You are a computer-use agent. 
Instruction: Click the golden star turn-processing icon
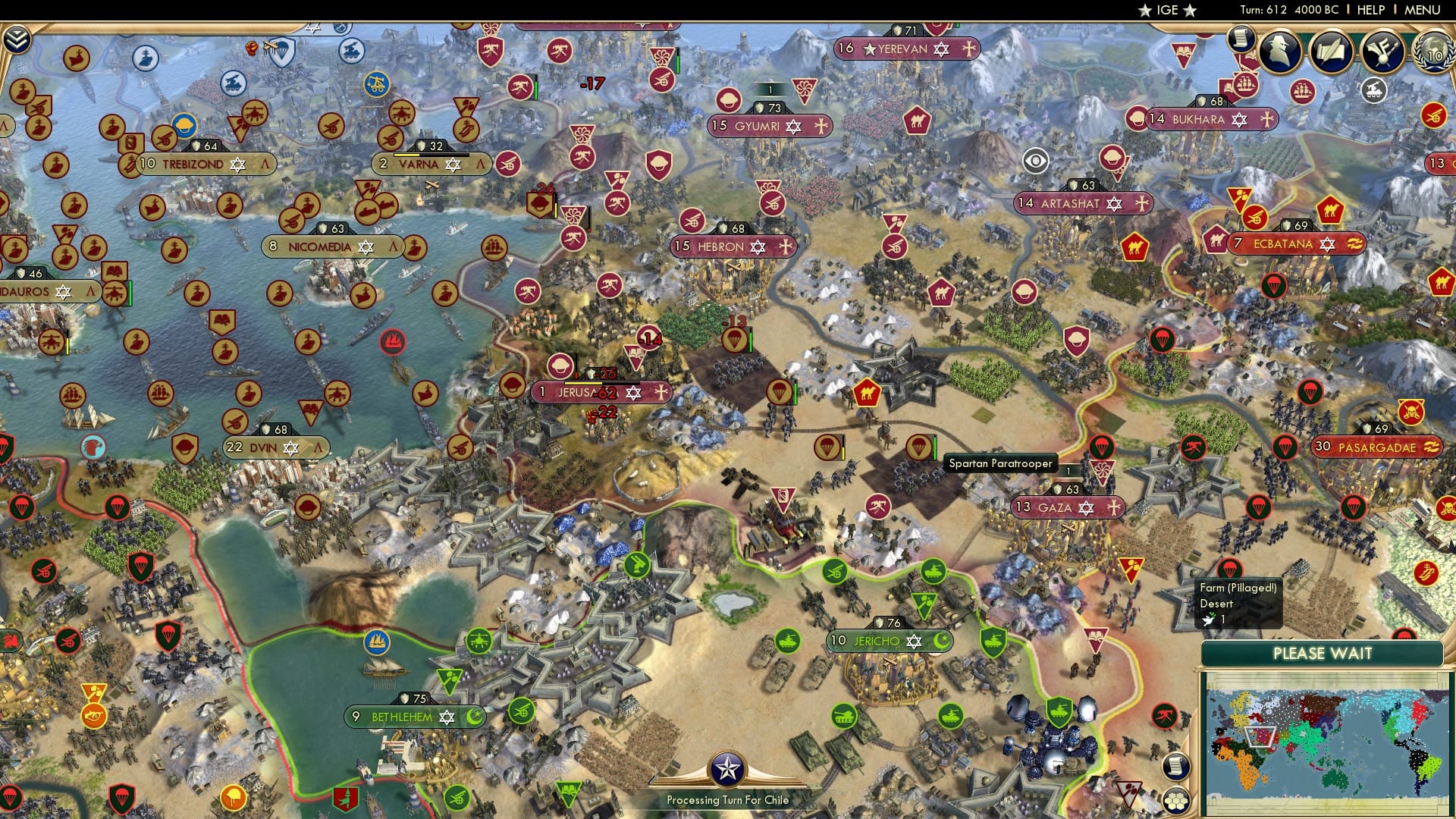[x=728, y=767]
